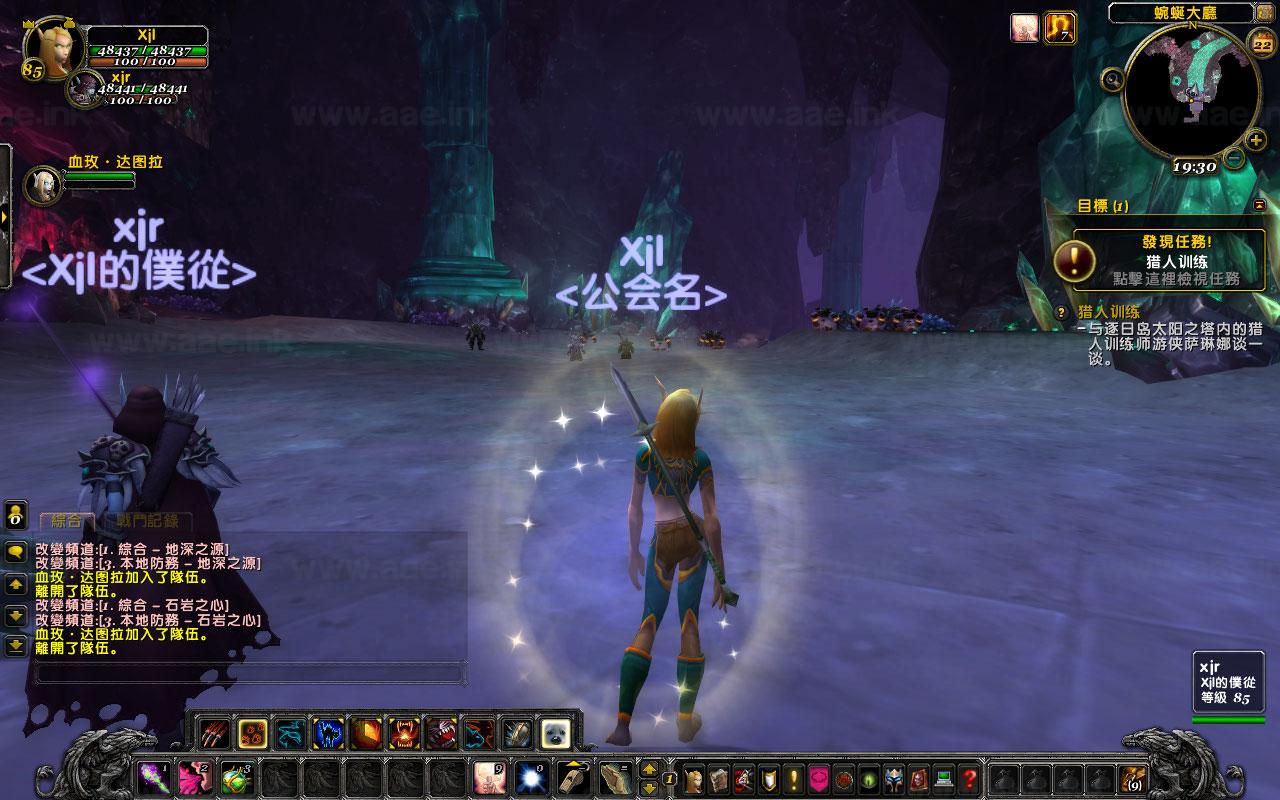Switch to the 綜合 chat tab
This screenshot has height=800, width=1280.
66,521
